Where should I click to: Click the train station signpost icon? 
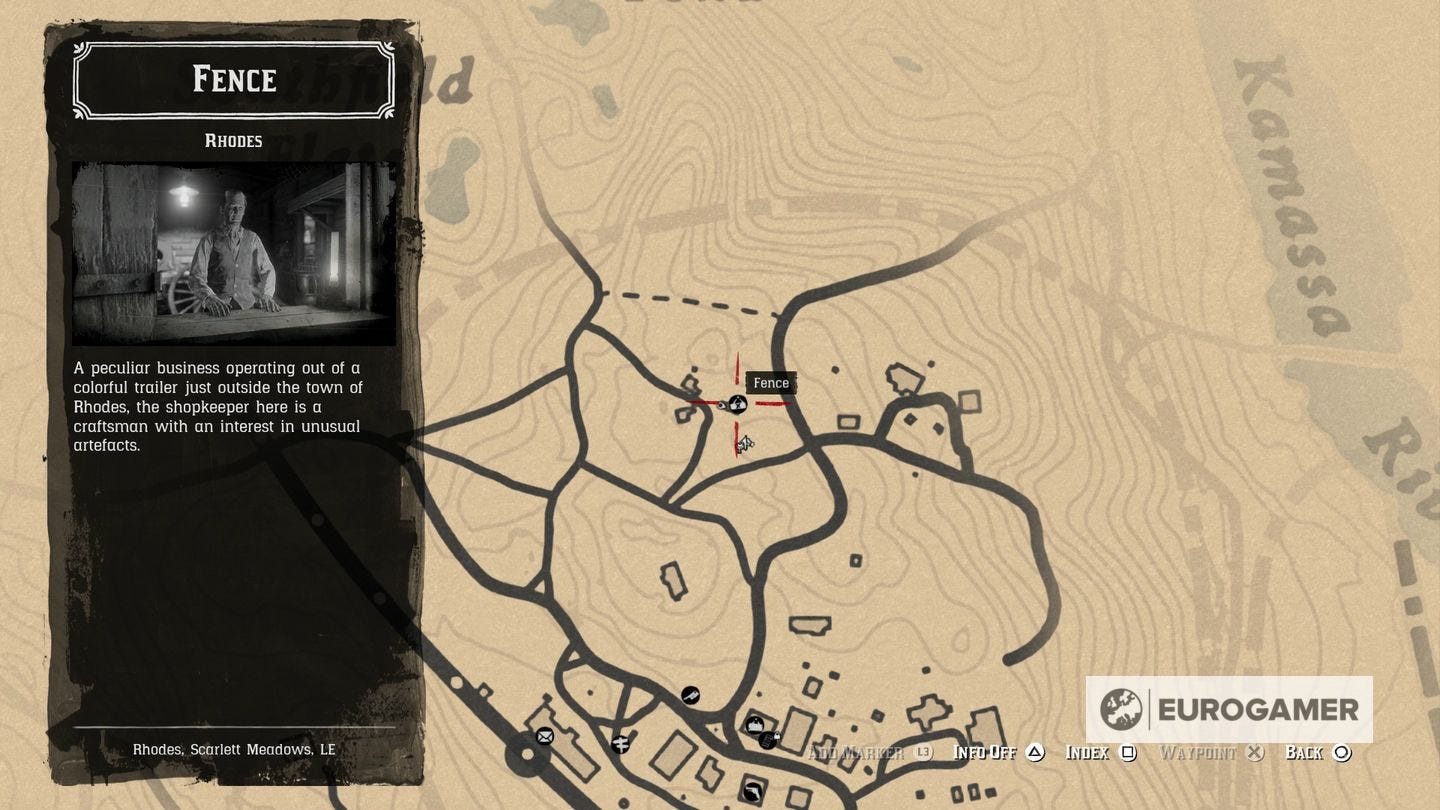[621, 744]
